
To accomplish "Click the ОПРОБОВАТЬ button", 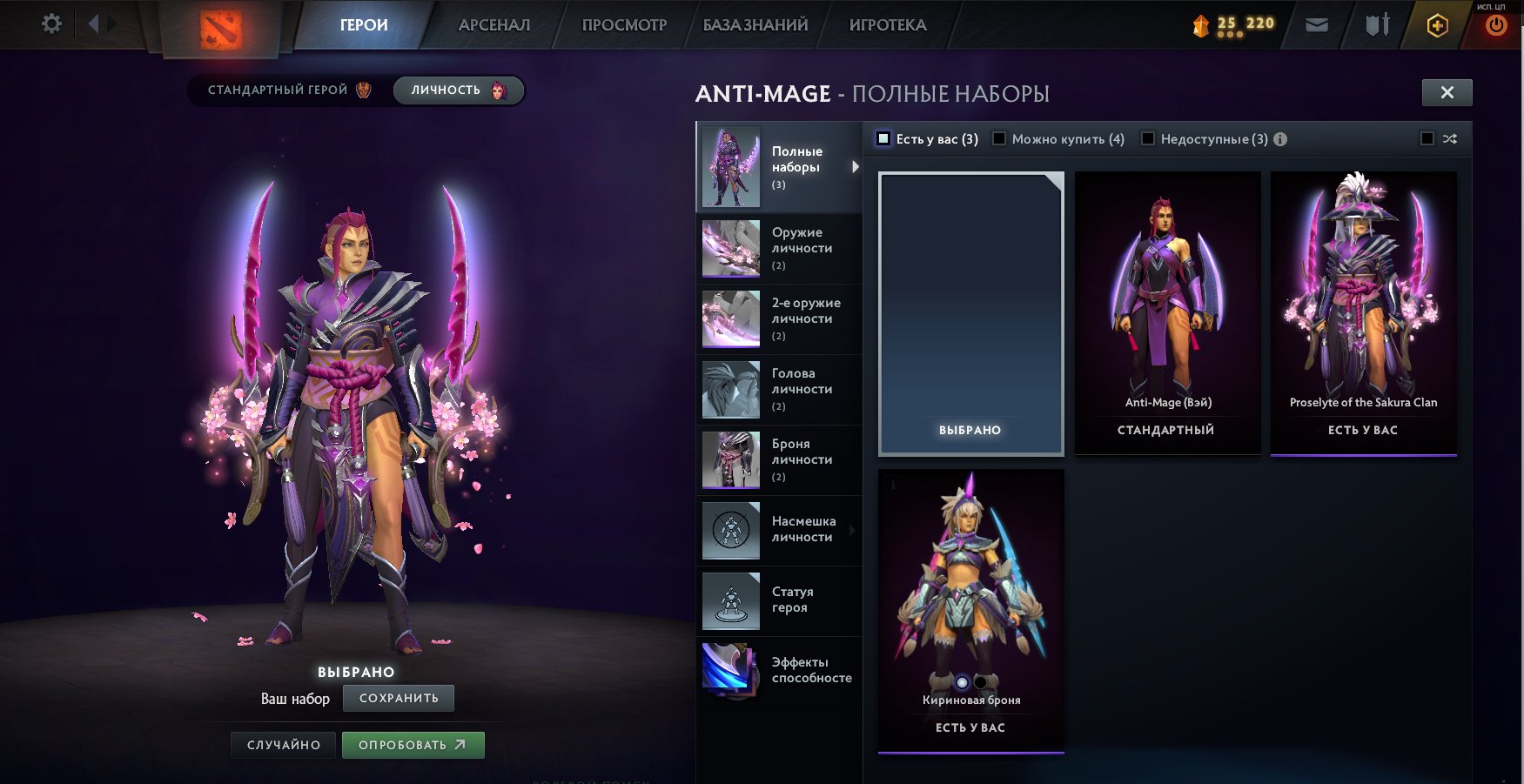I will pos(413,745).
